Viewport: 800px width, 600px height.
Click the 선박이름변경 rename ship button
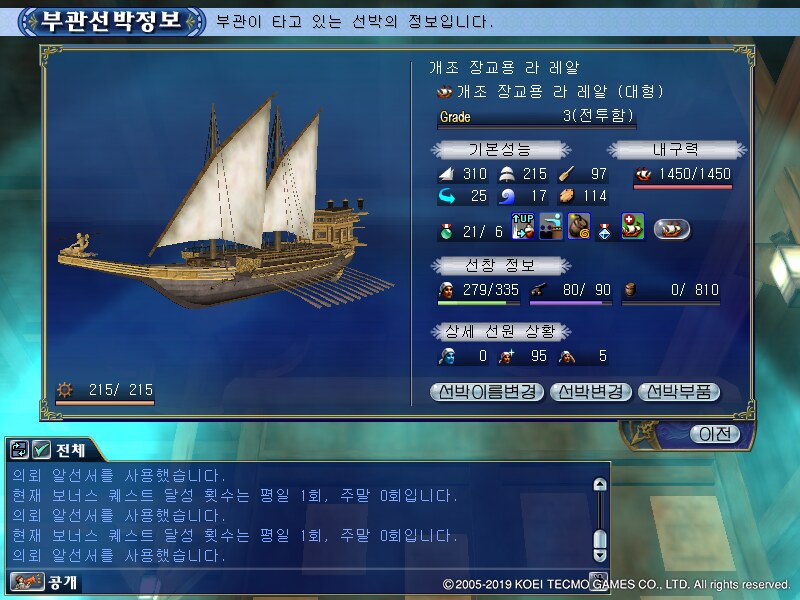(x=487, y=391)
